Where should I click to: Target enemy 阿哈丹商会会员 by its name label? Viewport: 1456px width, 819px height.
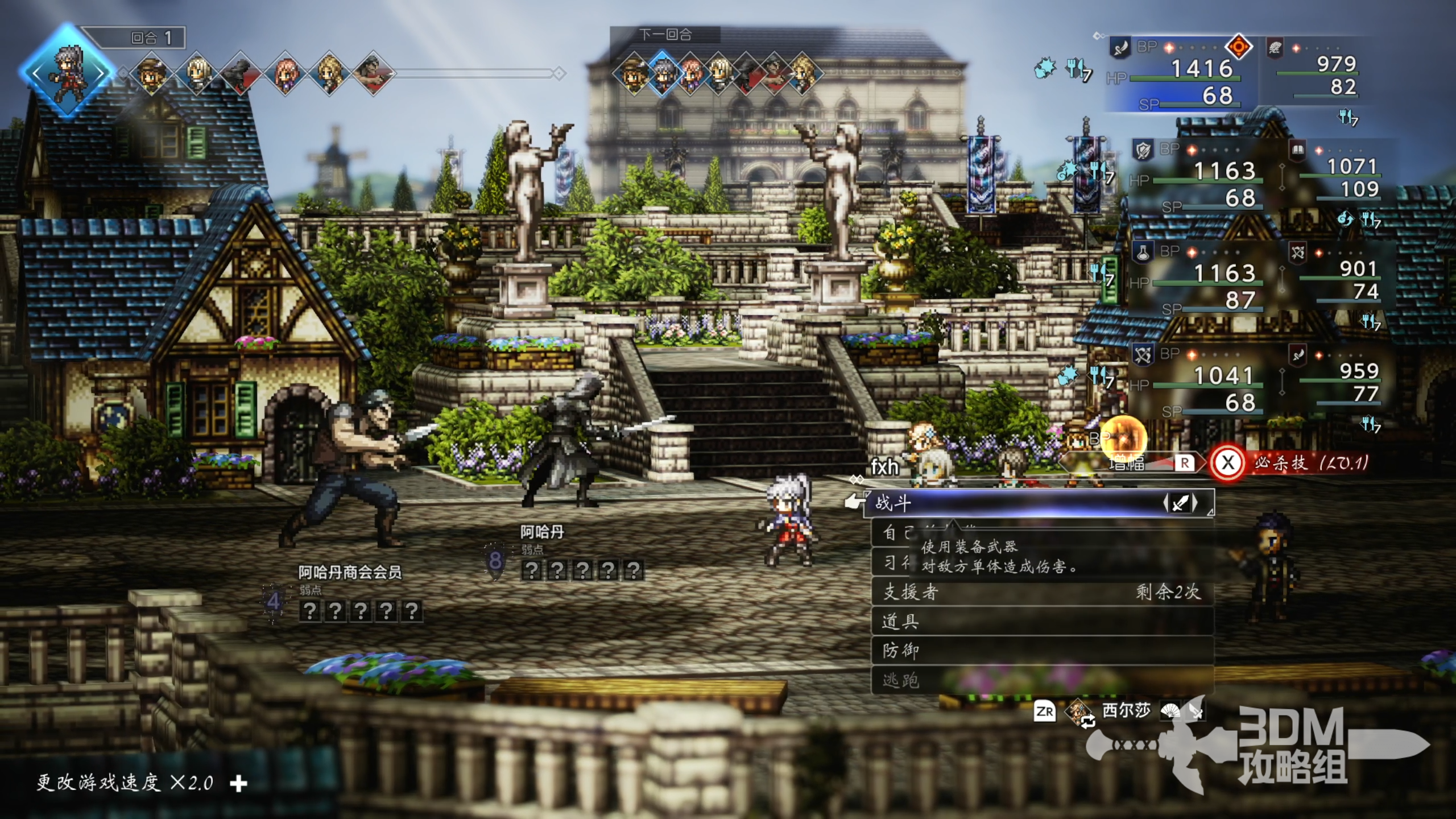click(x=350, y=572)
